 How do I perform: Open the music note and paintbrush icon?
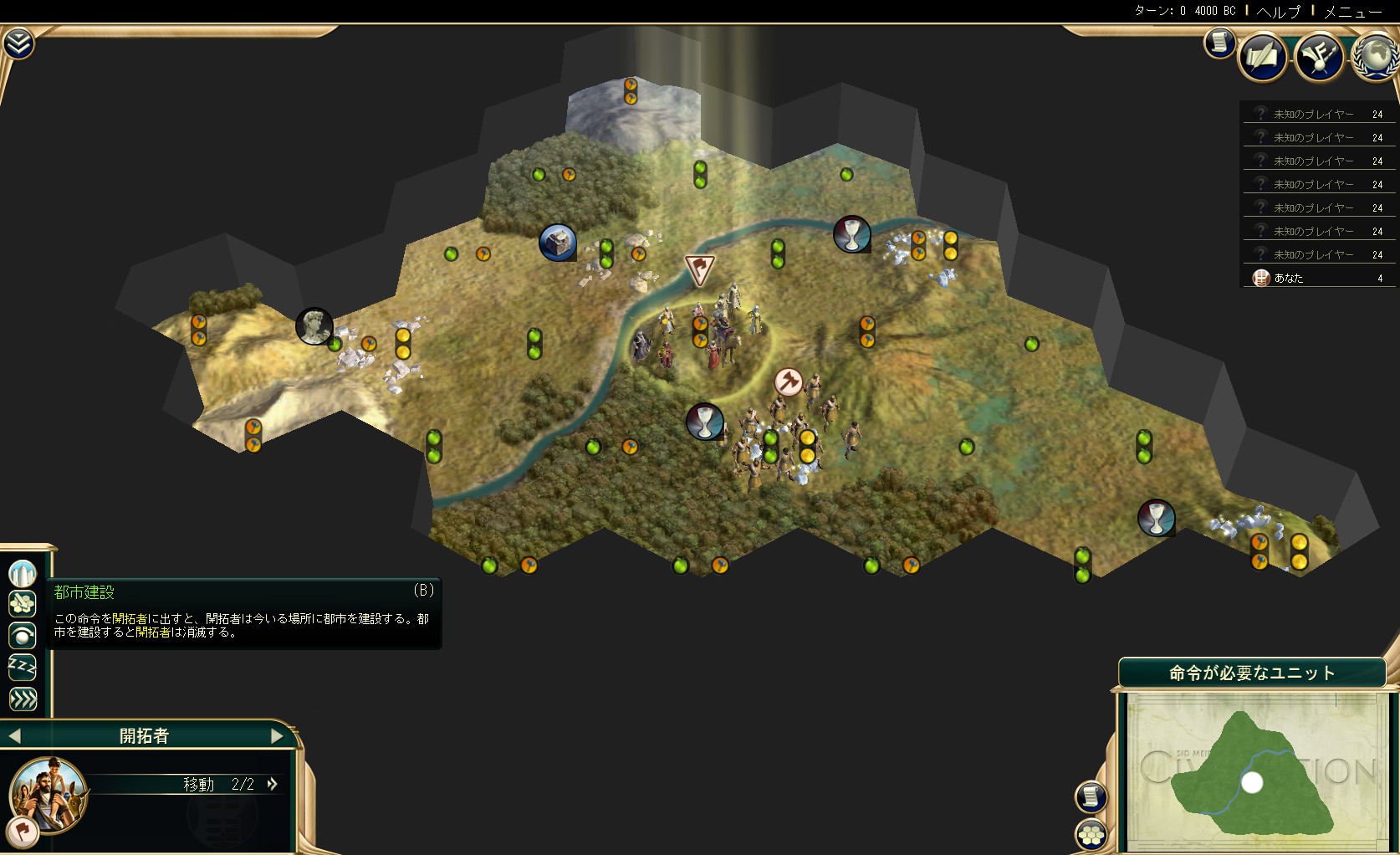click(1319, 57)
